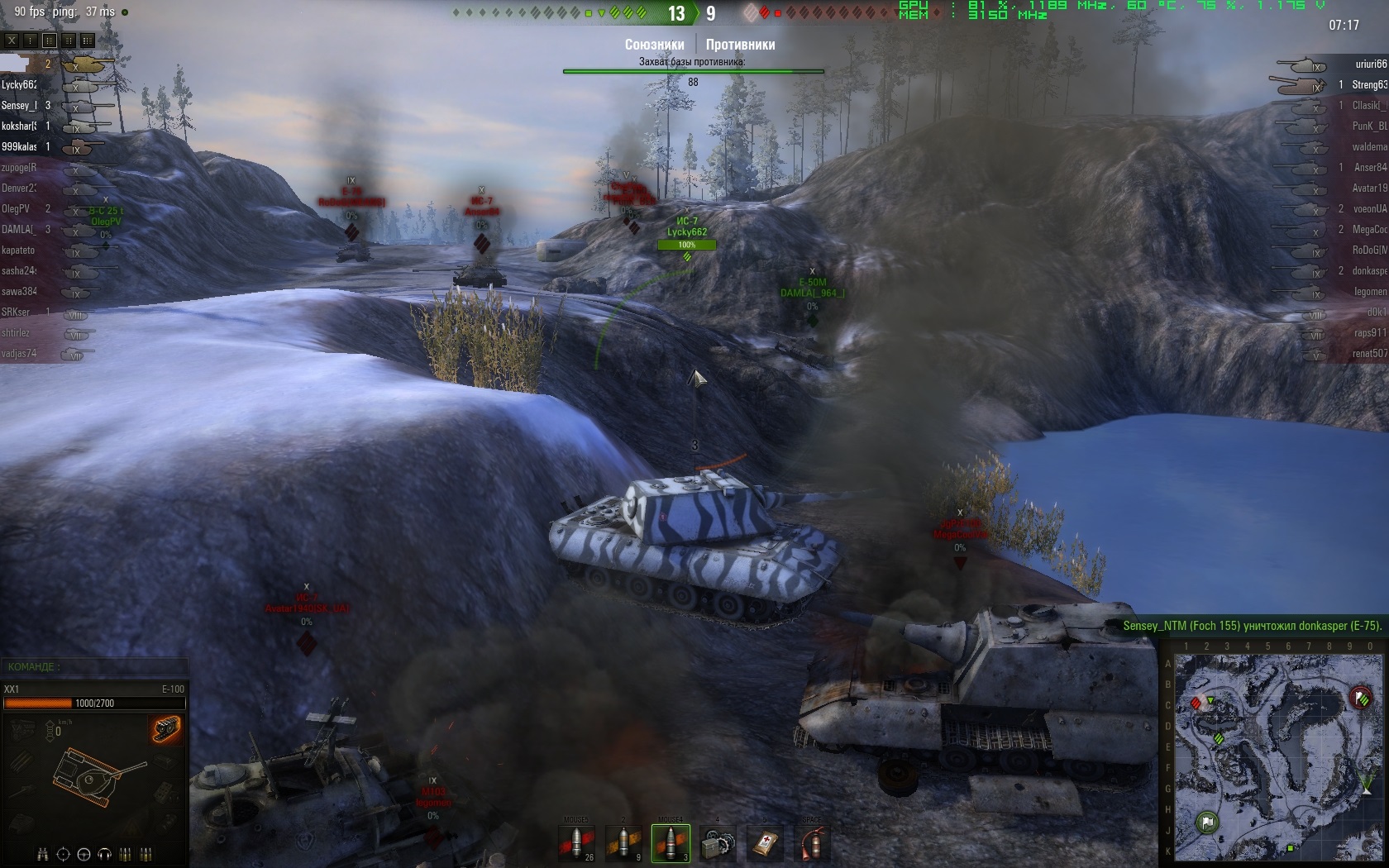Click the damaged tracks module indicator
This screenshot has width=1389, height=868.
pyautogui.click(x=166, y=729)
